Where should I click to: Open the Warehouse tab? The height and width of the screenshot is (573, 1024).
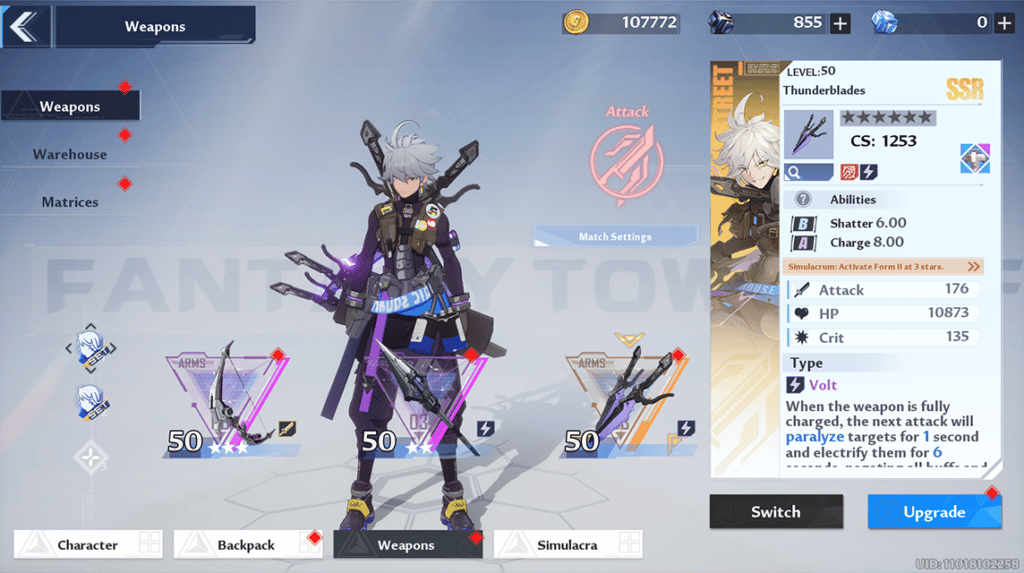pos(70,154)
